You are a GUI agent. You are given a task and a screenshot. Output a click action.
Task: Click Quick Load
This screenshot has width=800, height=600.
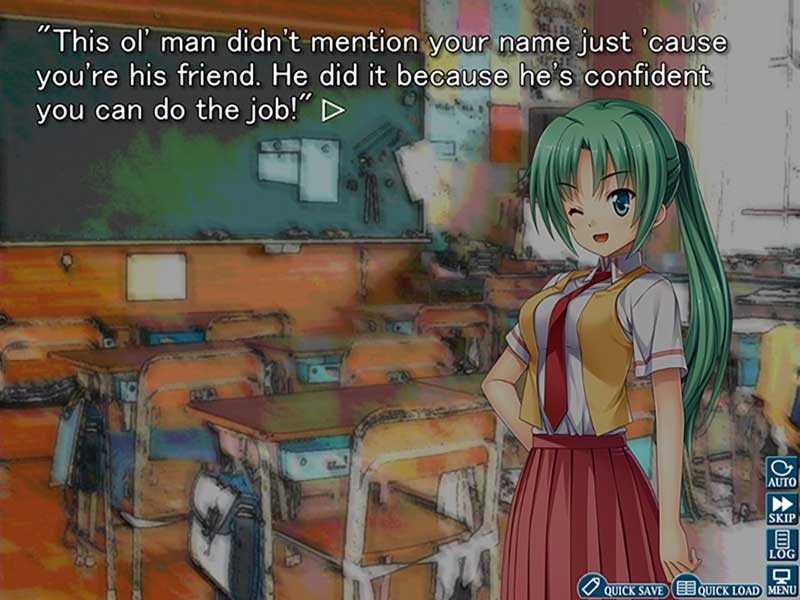(716, 586)
